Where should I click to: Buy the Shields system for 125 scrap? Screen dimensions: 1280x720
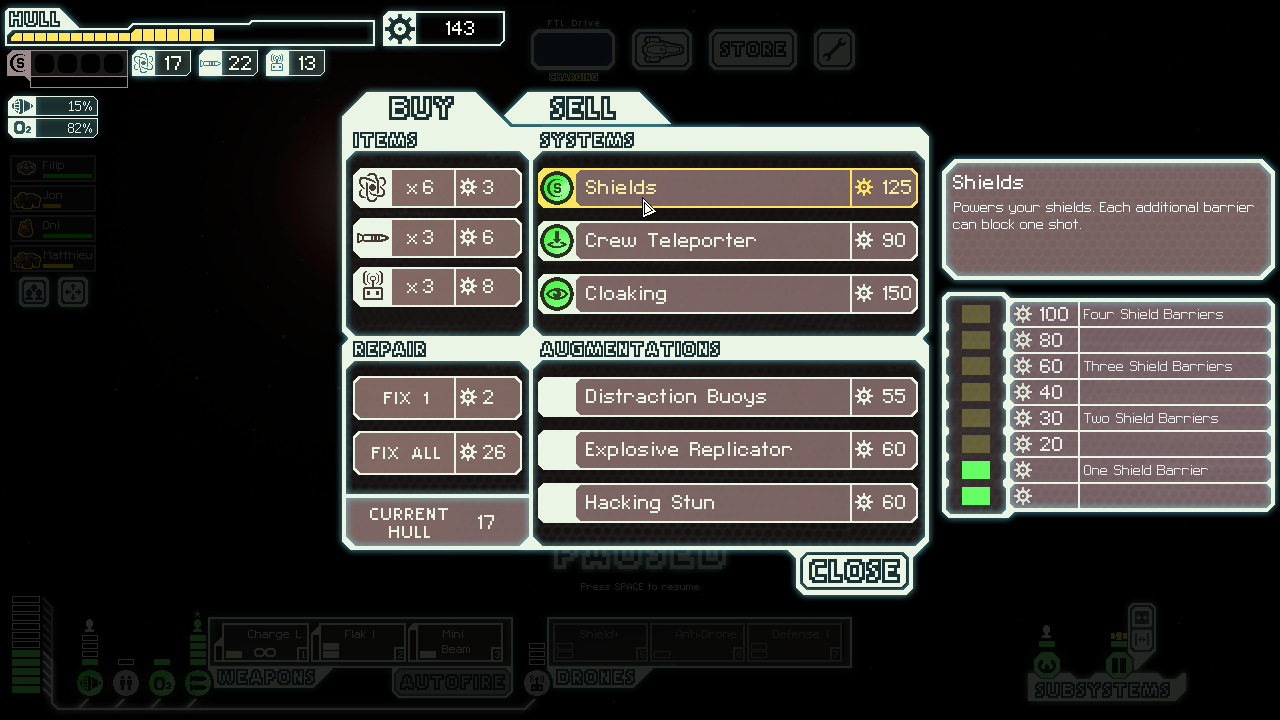(x=727, y=188)
